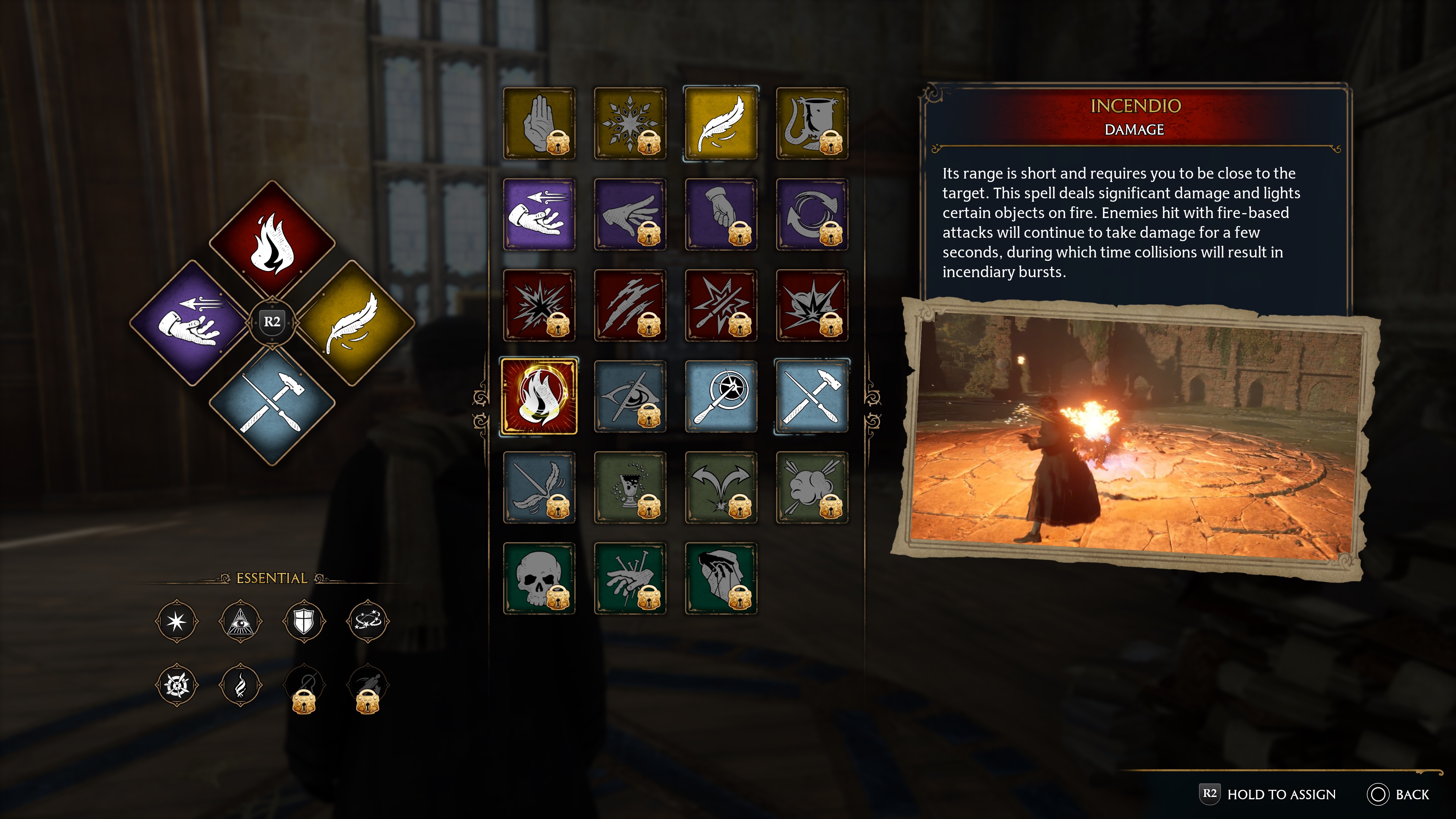Screen dimensions: 1456x819
Task: Choose the locked circular arrows spell
Action: (812, 215)
